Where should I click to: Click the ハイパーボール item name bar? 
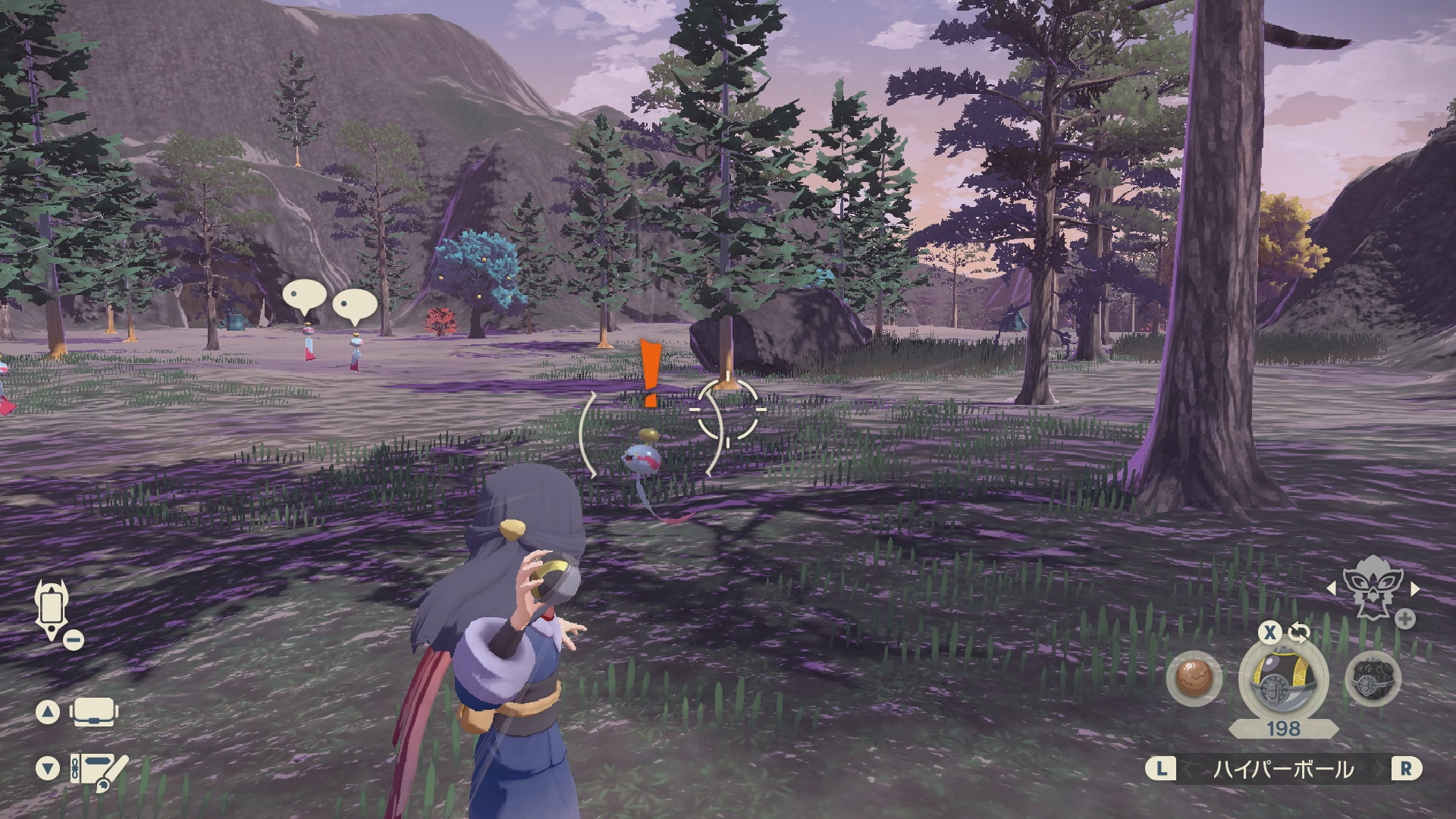(1283, 770)
